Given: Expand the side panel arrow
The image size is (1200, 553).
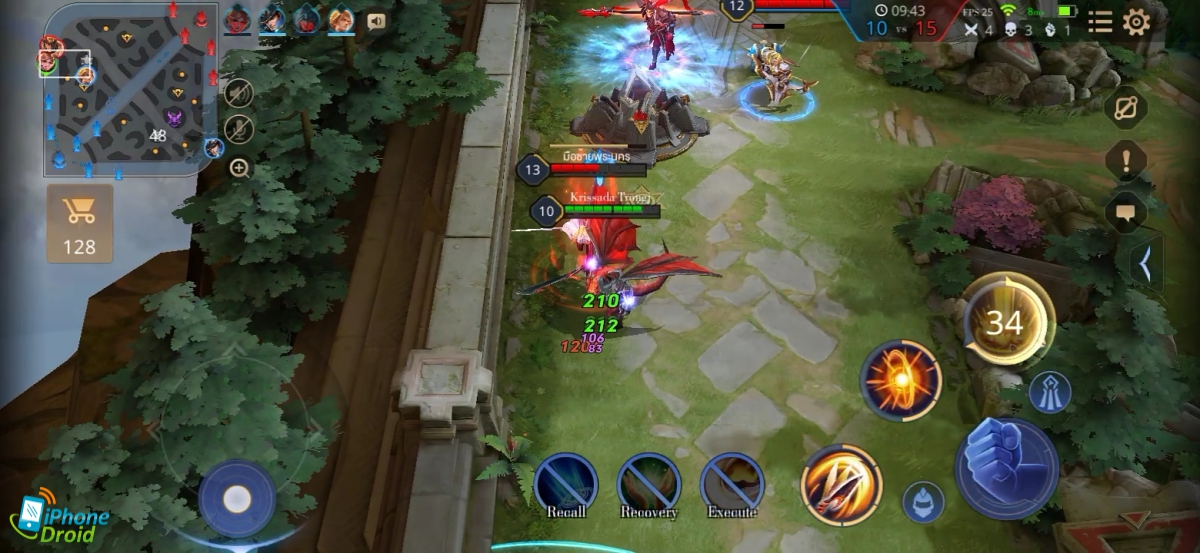Looking at the screenshot, I should (x=1147, y=265).
